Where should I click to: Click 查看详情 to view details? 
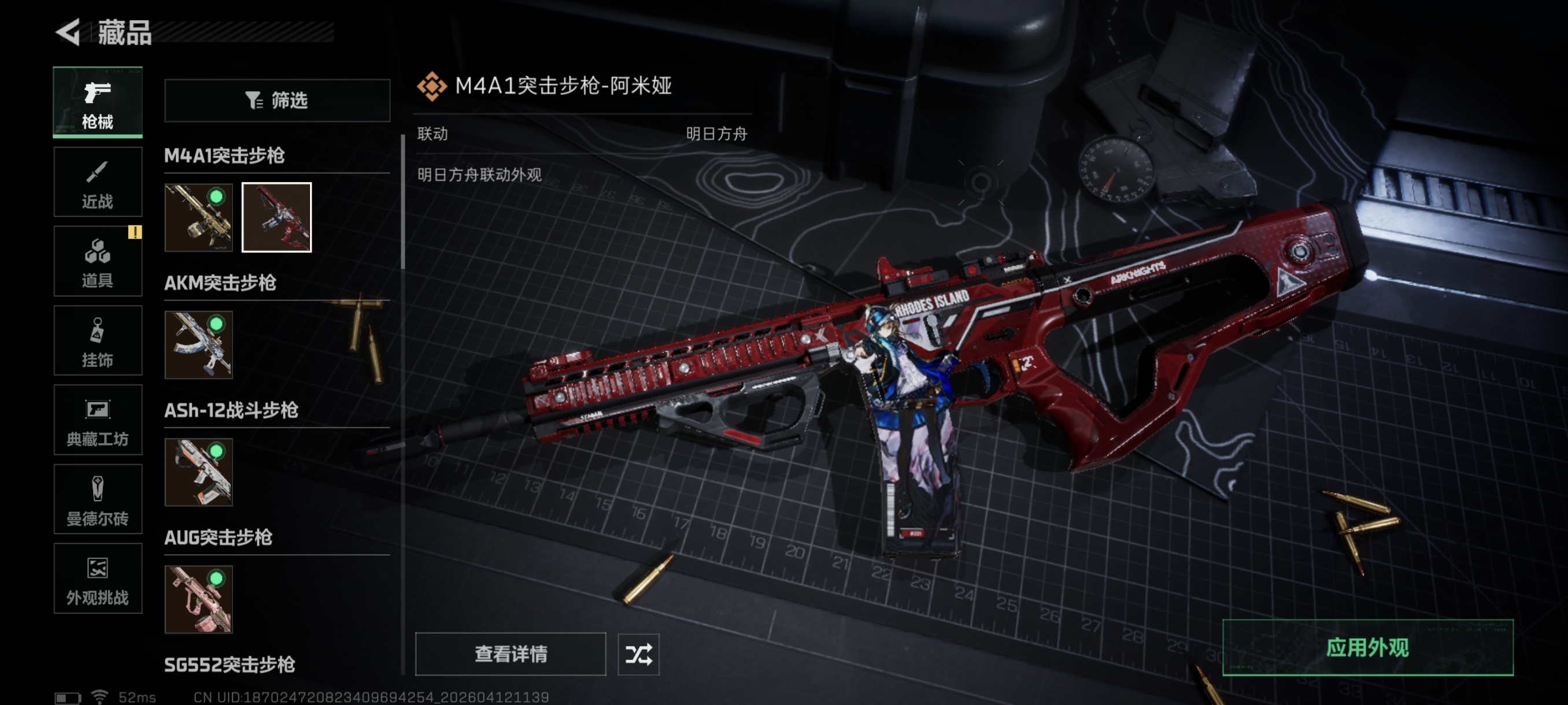pyautogui.click(x=510, y=654)
